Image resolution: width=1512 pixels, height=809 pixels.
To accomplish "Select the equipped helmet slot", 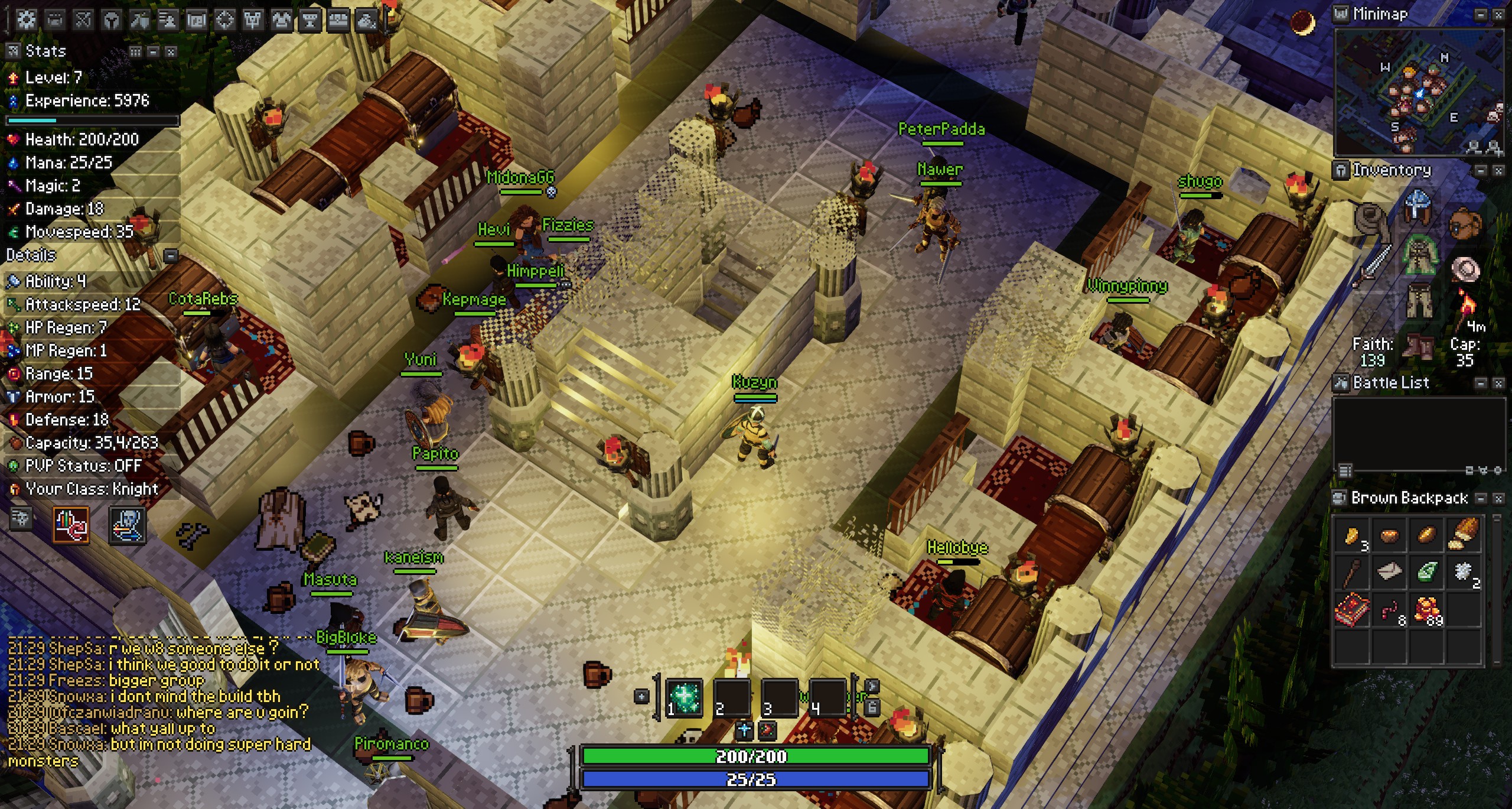I will 1419,204.
